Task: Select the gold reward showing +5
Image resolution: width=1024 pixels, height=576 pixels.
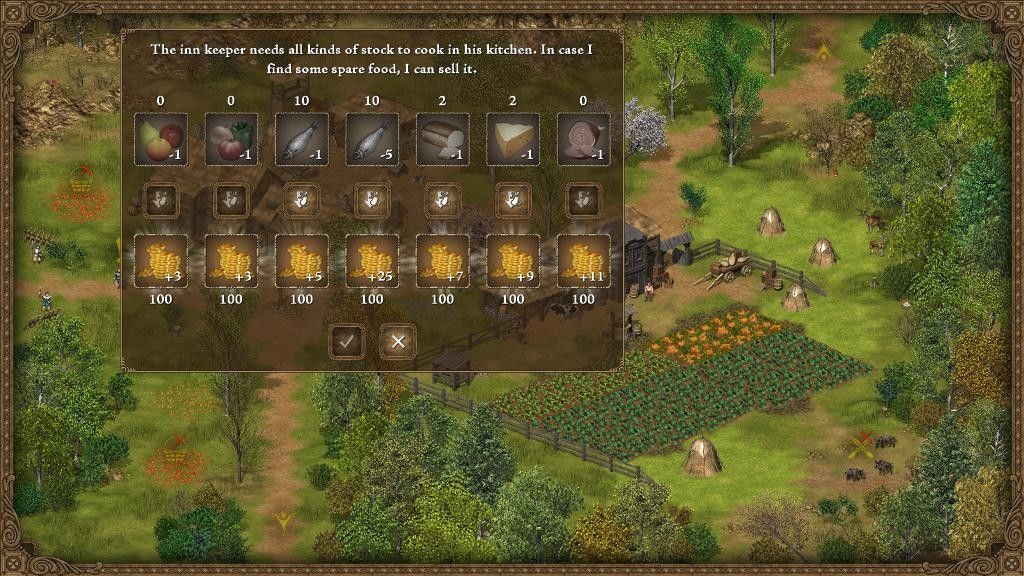Action: click(x=302, y=261)
